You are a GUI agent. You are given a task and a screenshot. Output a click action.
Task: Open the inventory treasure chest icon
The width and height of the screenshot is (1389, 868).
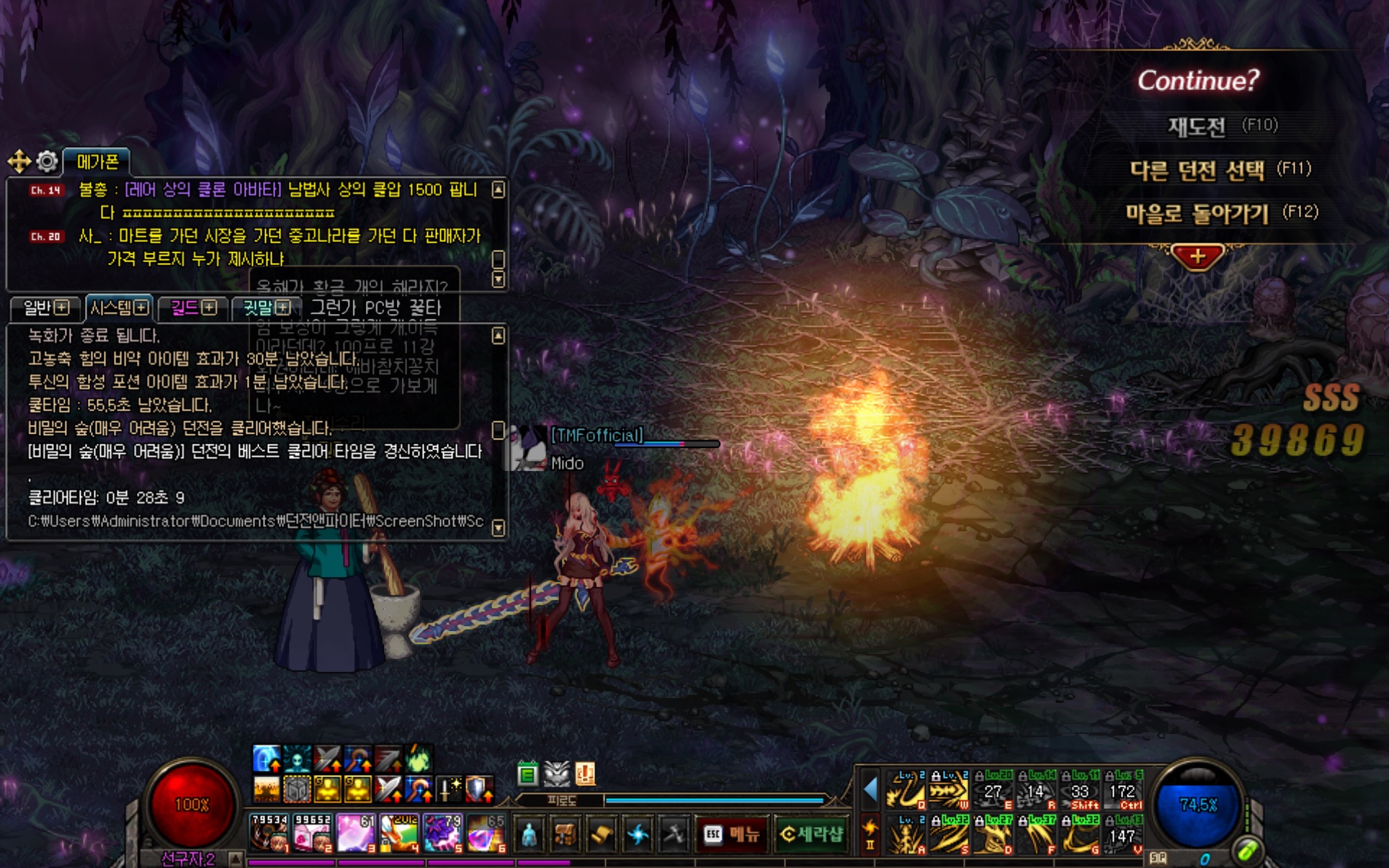(566, 834)
